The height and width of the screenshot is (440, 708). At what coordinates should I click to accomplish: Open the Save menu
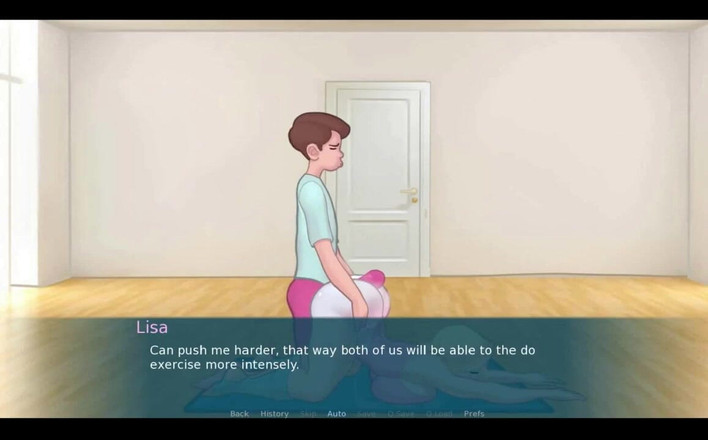point(367,413)
